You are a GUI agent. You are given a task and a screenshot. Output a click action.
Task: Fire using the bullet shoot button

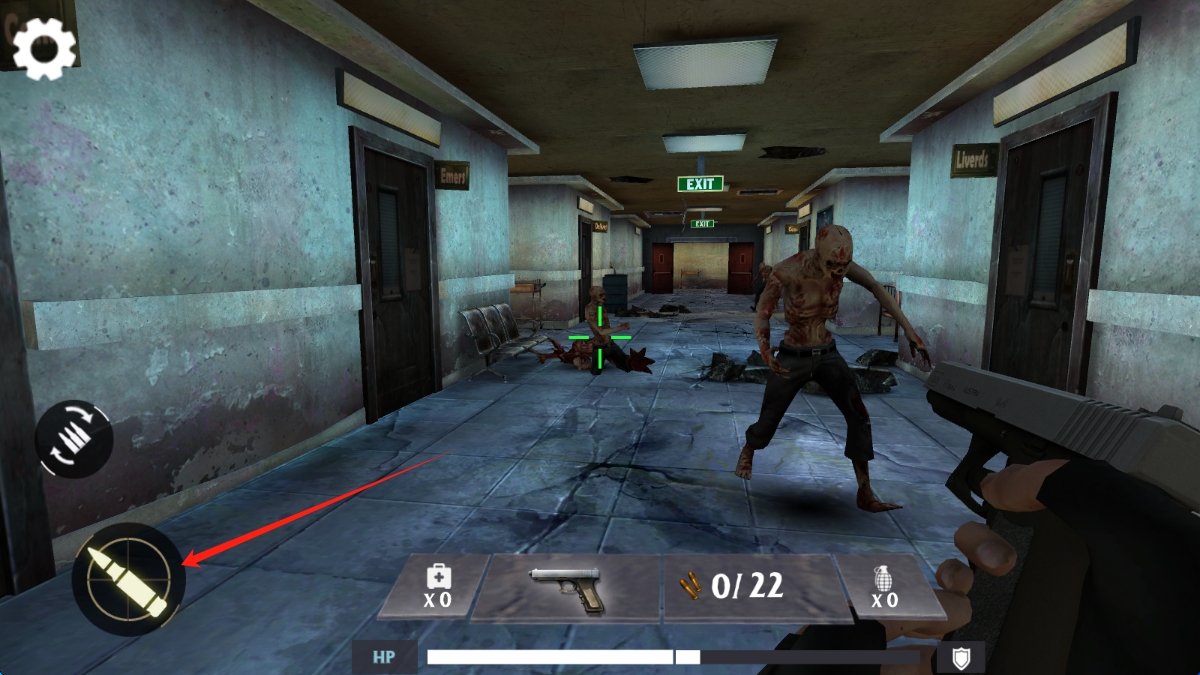point(128,579)
